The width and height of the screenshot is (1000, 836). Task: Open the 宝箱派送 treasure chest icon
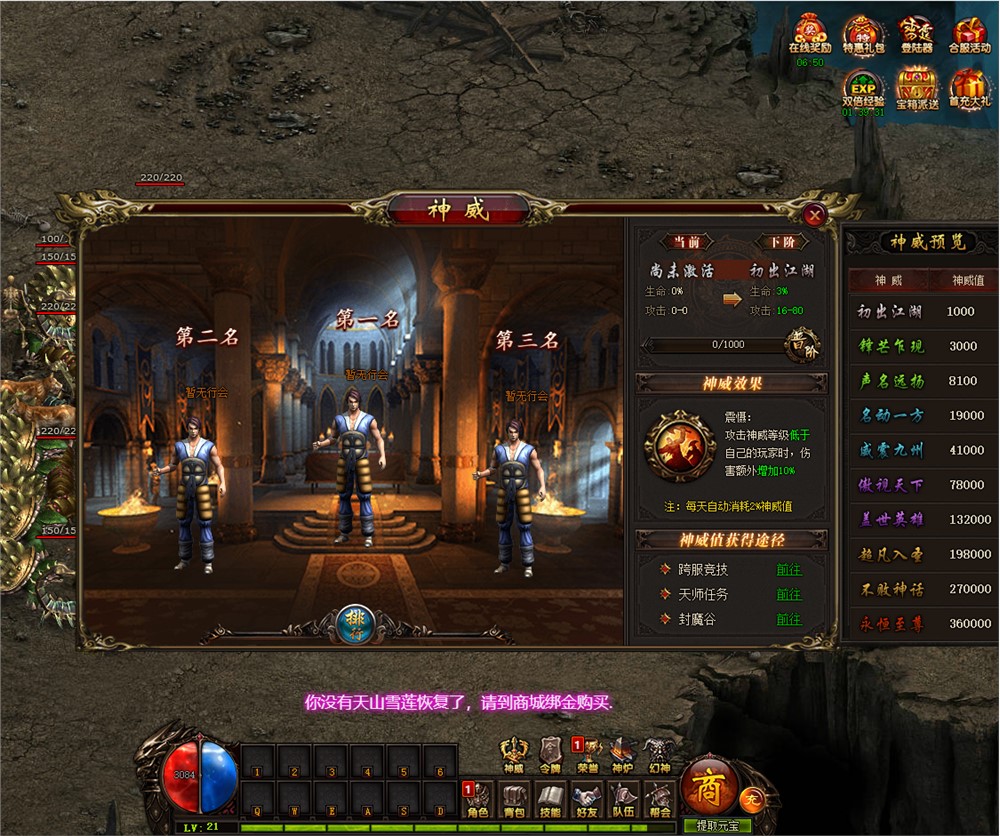tap(916, 88)
